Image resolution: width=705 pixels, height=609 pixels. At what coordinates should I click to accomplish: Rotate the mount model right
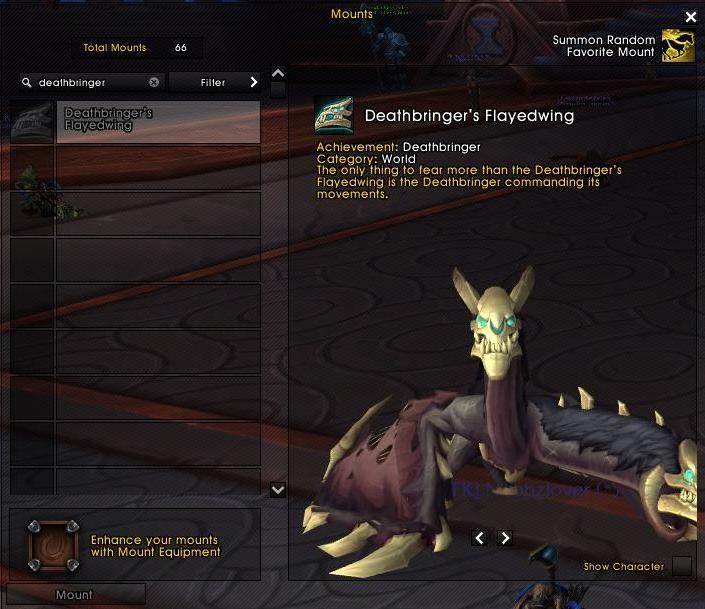click(505, 538)
